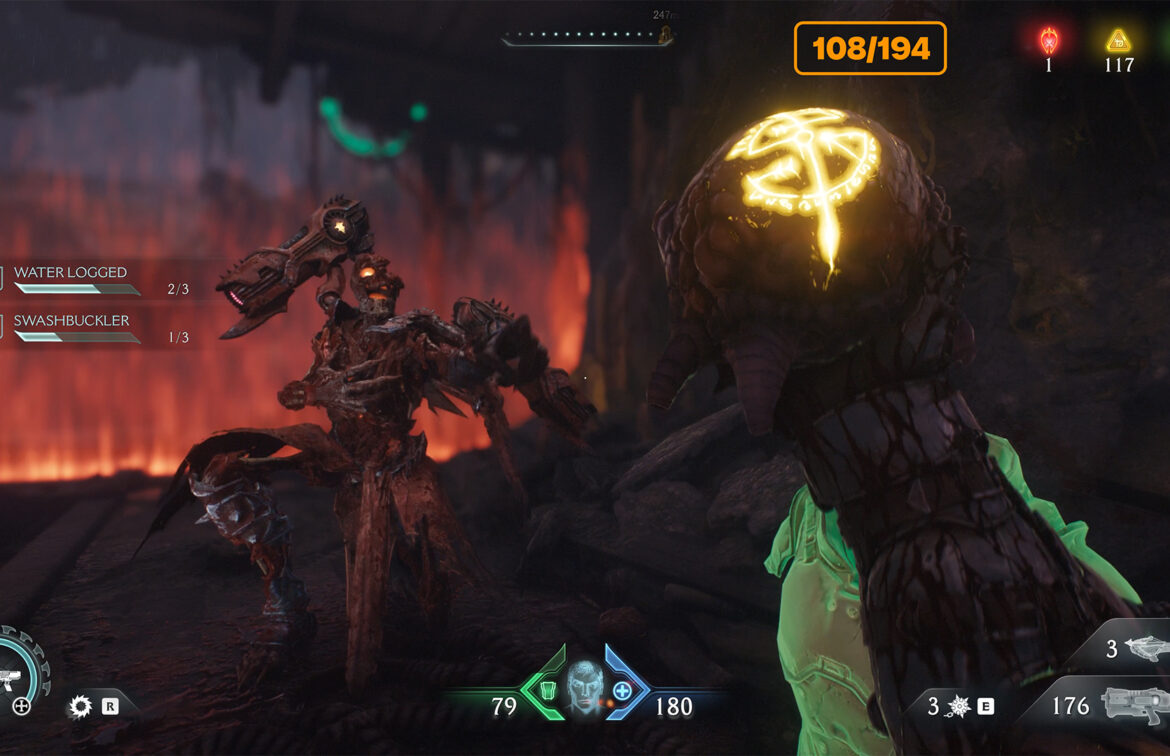Switch to the secondary weapon slot
The image size is (1170, 756).
1141,648
